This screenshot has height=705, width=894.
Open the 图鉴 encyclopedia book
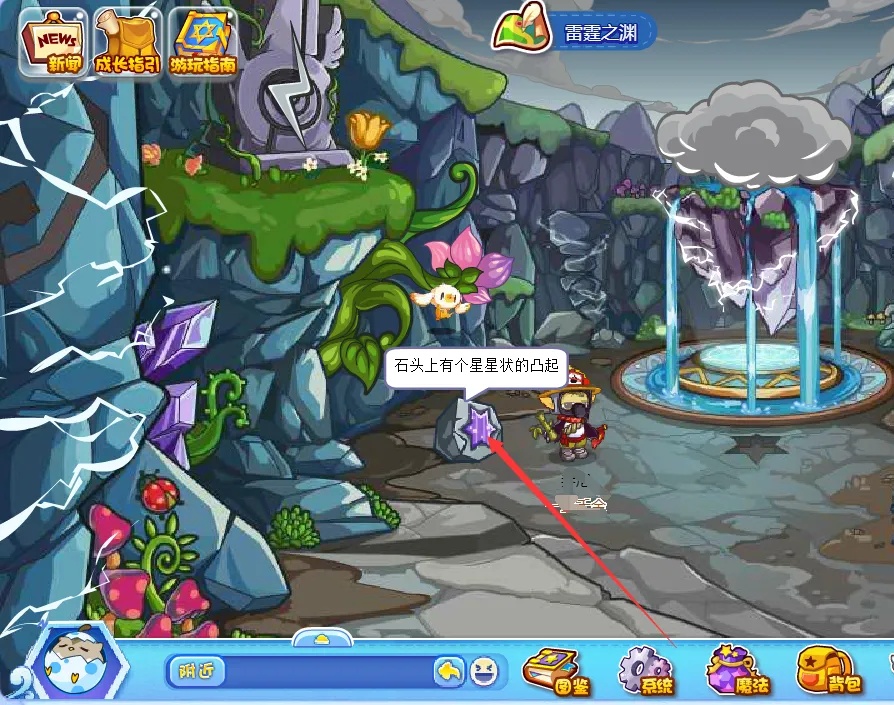(x=558, y=669)
